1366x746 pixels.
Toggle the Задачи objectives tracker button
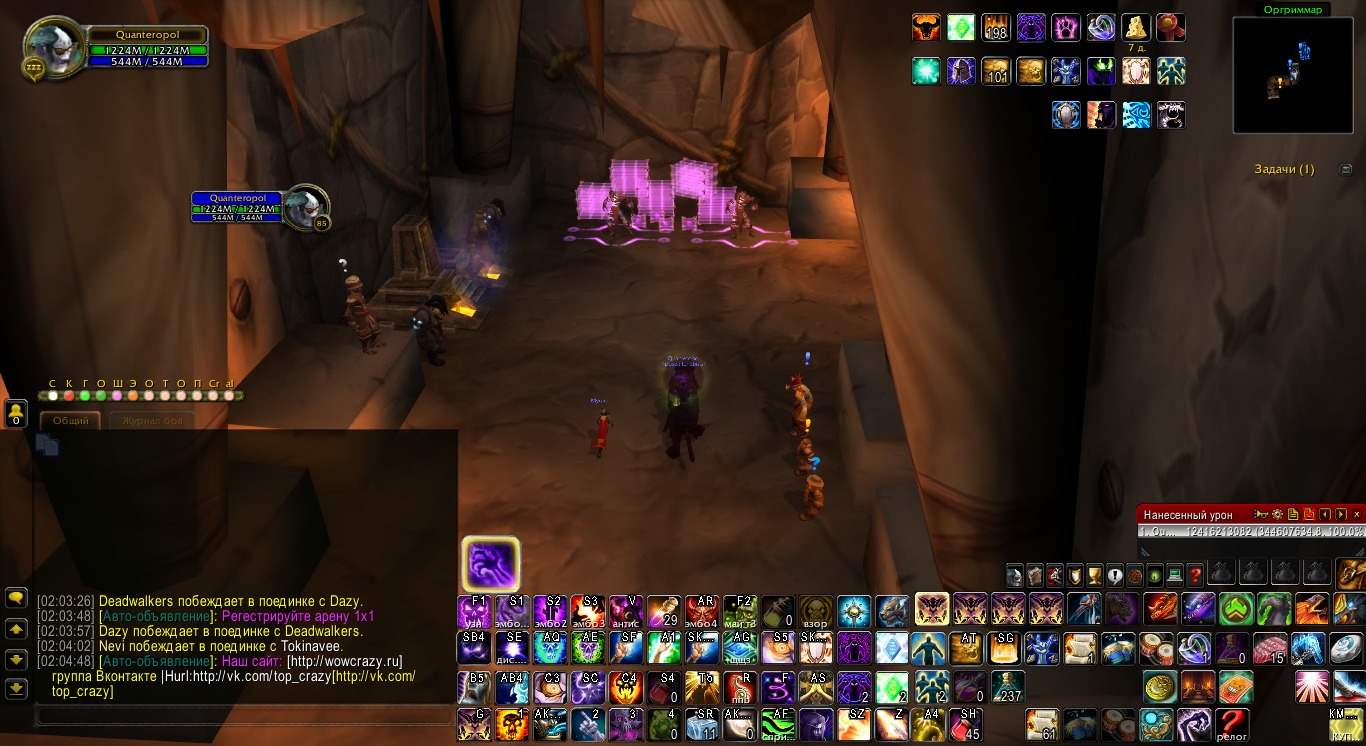[x=1345, y=169]
